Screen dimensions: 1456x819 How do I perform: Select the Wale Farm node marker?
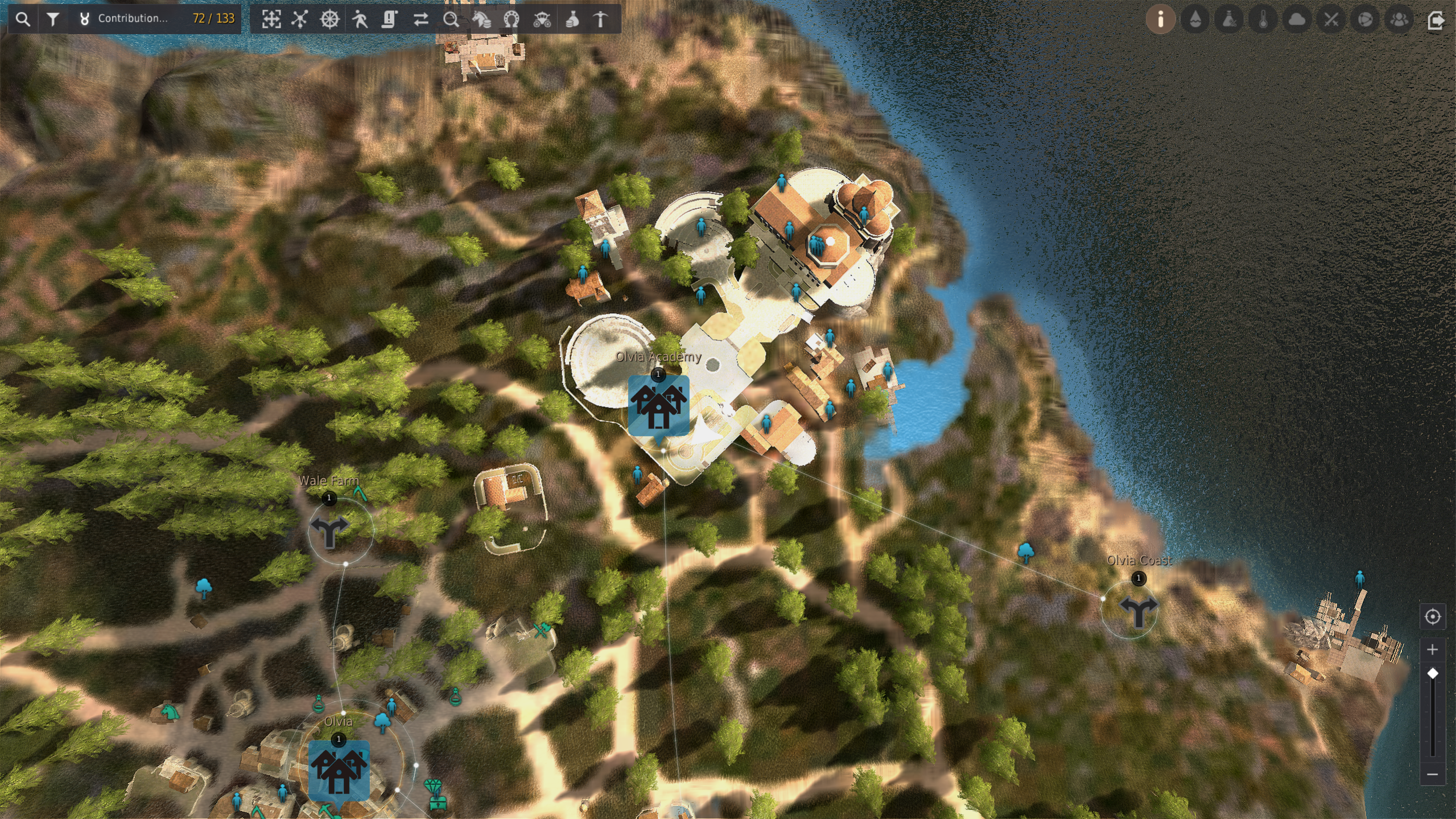pos(329,531)
